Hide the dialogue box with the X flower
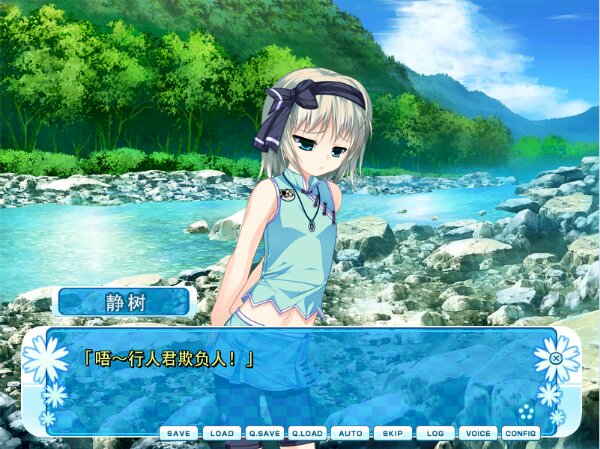 pyautogui.click(x=556, y=358)
